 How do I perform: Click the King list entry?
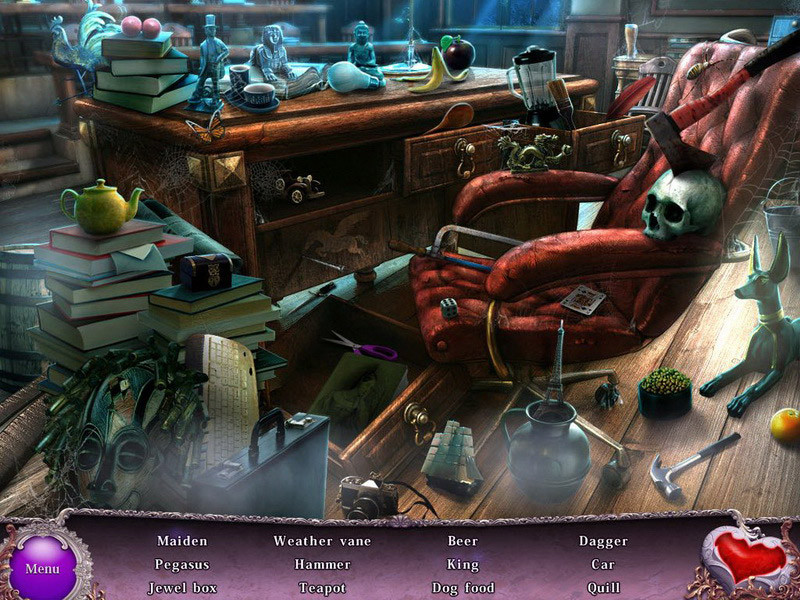463,565
